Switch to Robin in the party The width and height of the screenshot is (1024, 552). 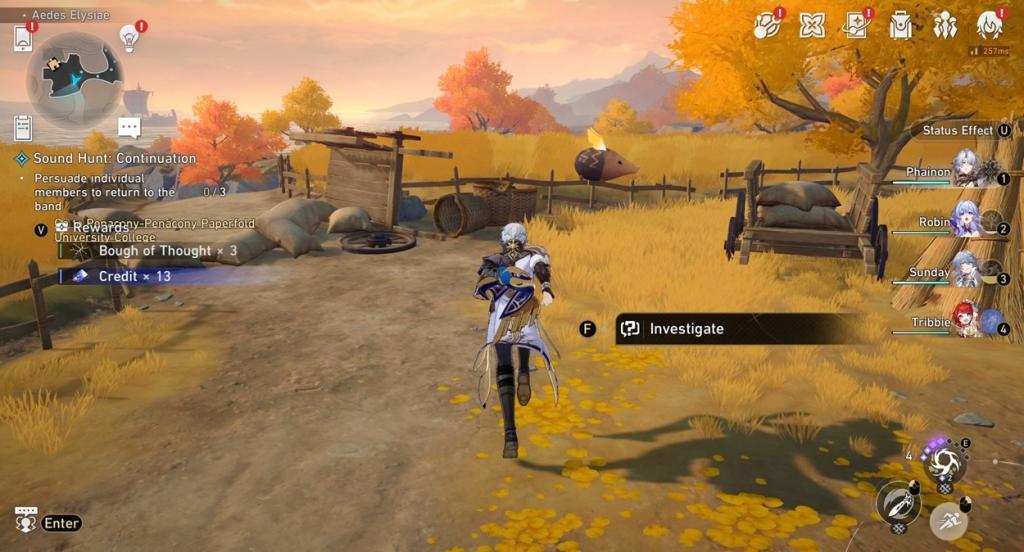point(965,220)
